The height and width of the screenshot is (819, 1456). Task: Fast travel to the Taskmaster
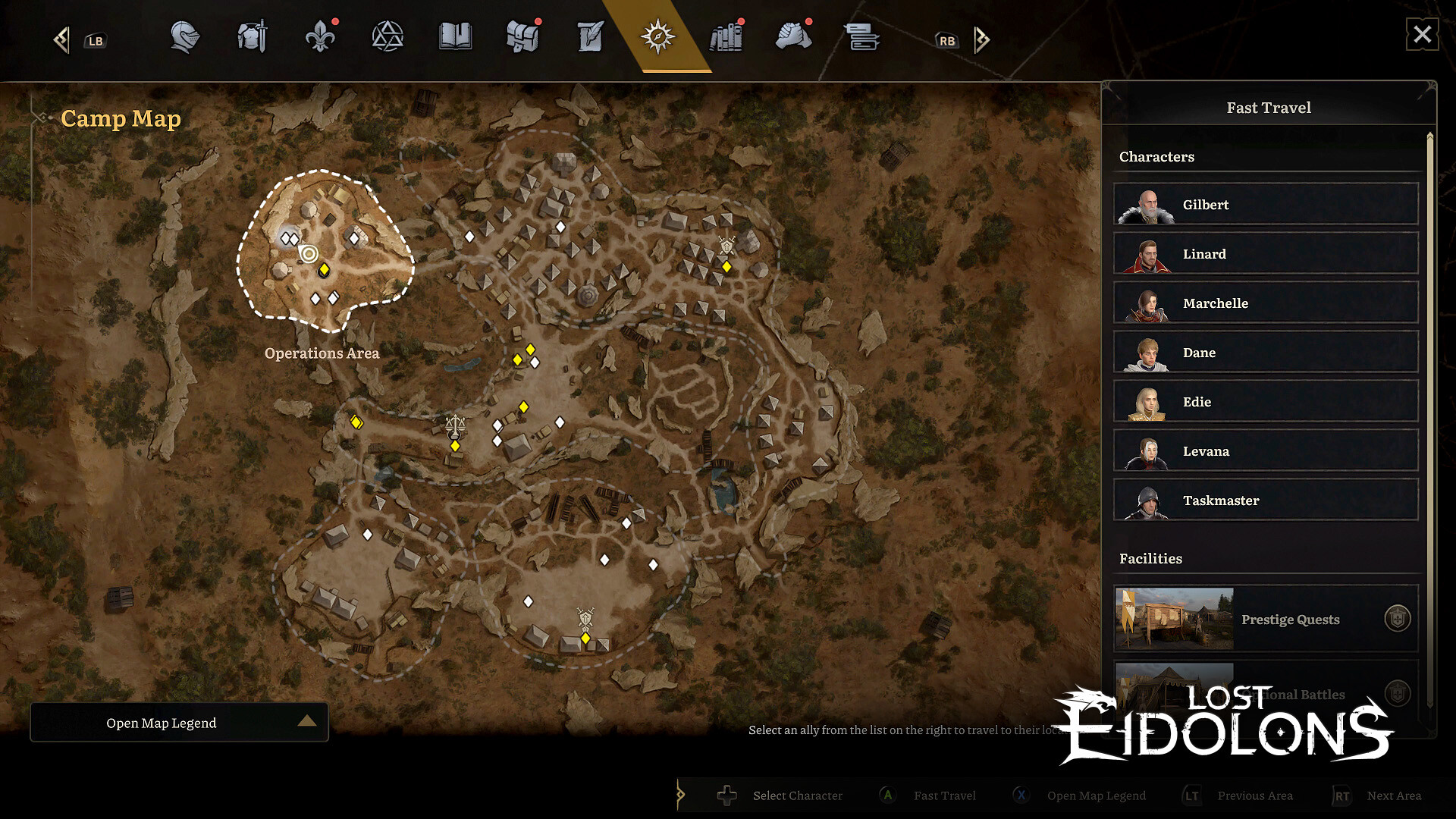click(1265, 500)
